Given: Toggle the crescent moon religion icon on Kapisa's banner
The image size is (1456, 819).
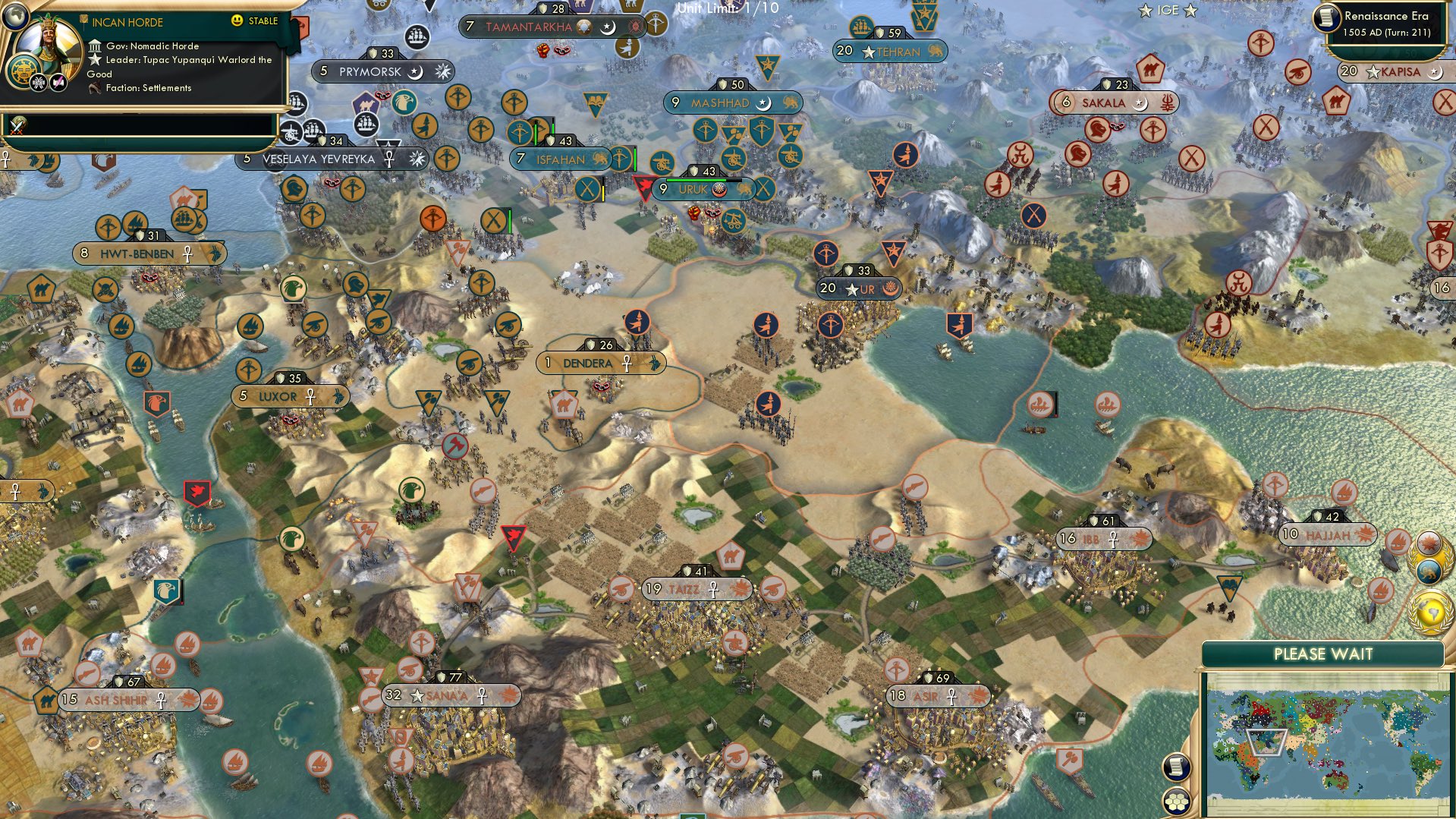Looking at the screenshot, I should click(x=1434, y=74).
